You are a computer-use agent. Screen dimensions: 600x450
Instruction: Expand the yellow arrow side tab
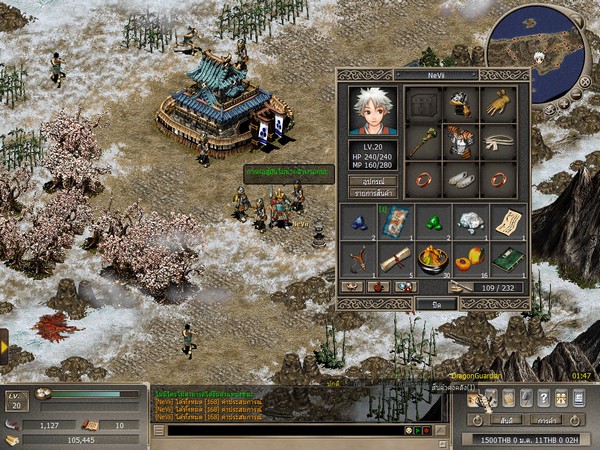(x=4, y=345)
